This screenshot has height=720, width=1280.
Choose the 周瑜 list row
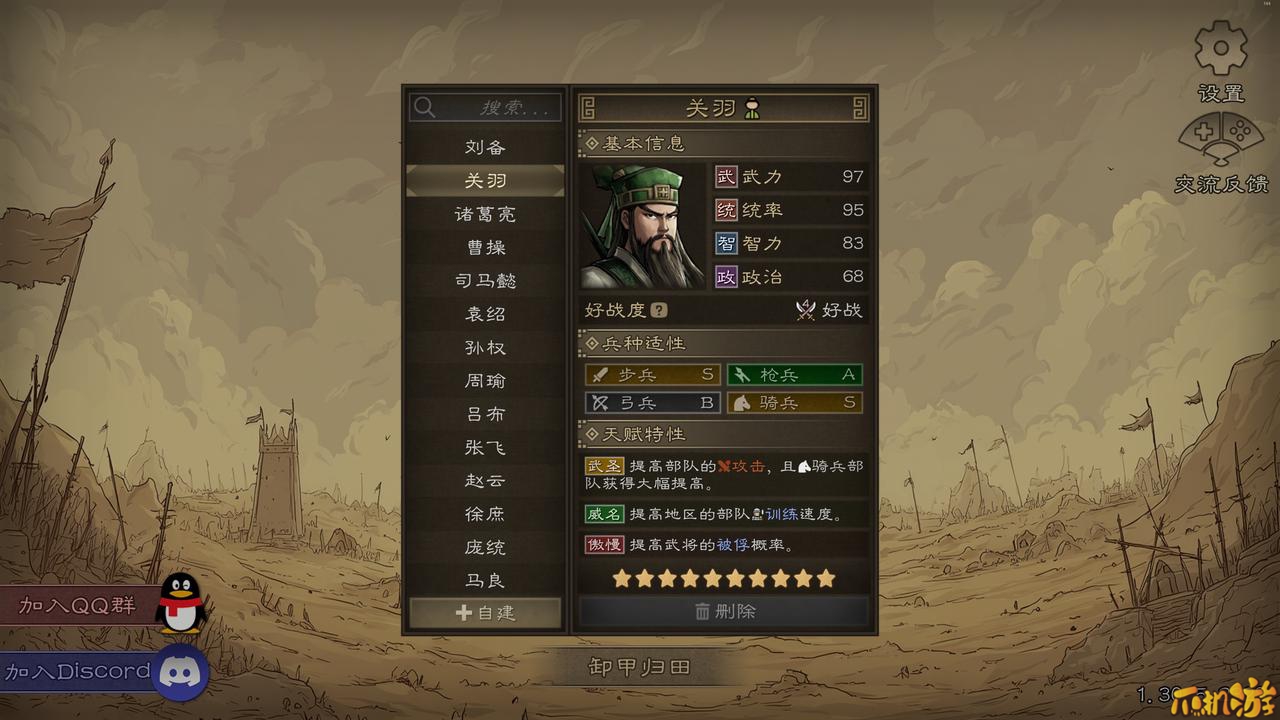485,381
